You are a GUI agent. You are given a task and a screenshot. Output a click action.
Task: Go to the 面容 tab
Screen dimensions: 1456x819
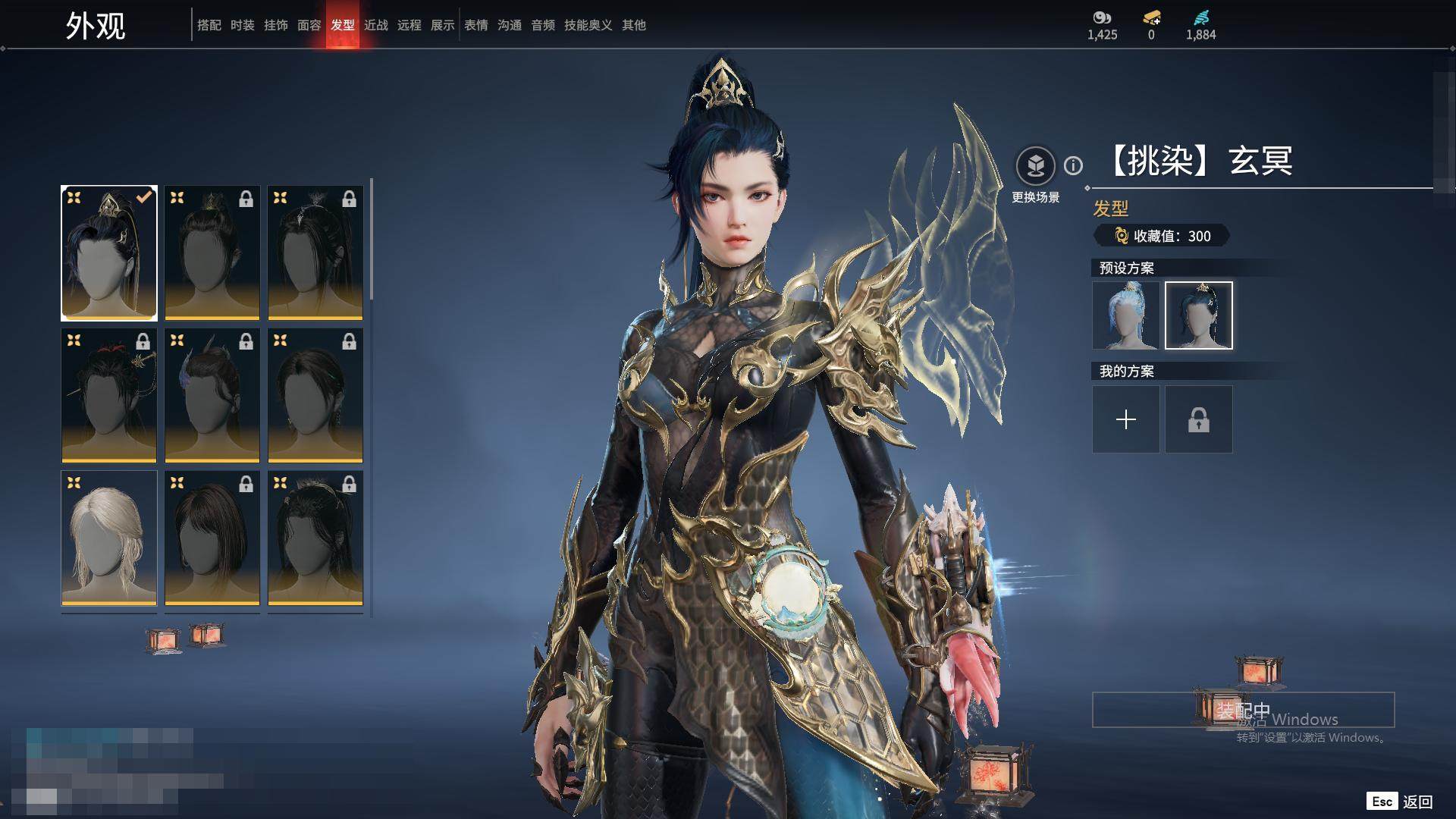click(x=309, y=25)
